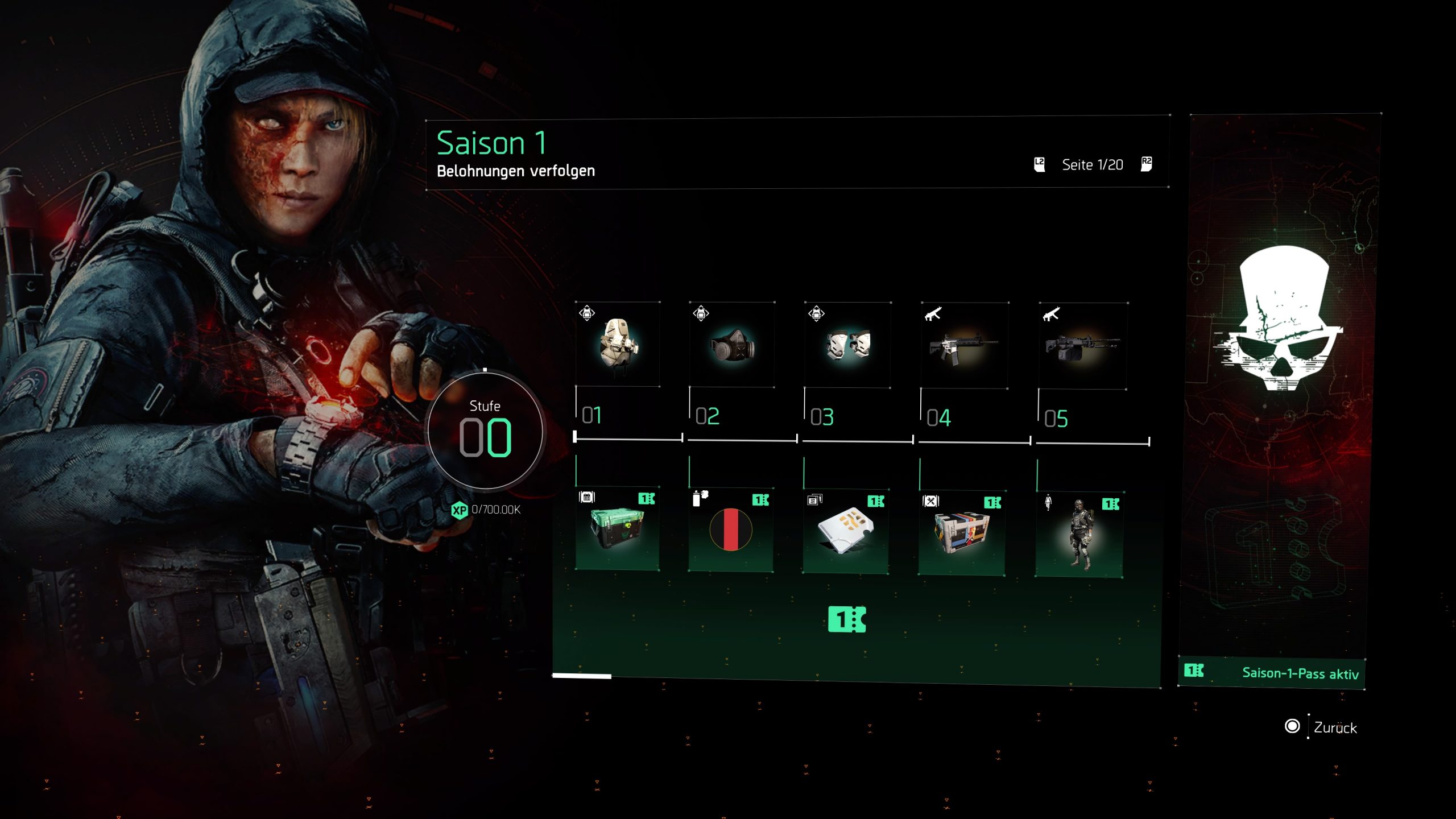This screenshot has width=1456, height=819.
Task: Click the large season pass ticket icon
Action: (847, 619)
